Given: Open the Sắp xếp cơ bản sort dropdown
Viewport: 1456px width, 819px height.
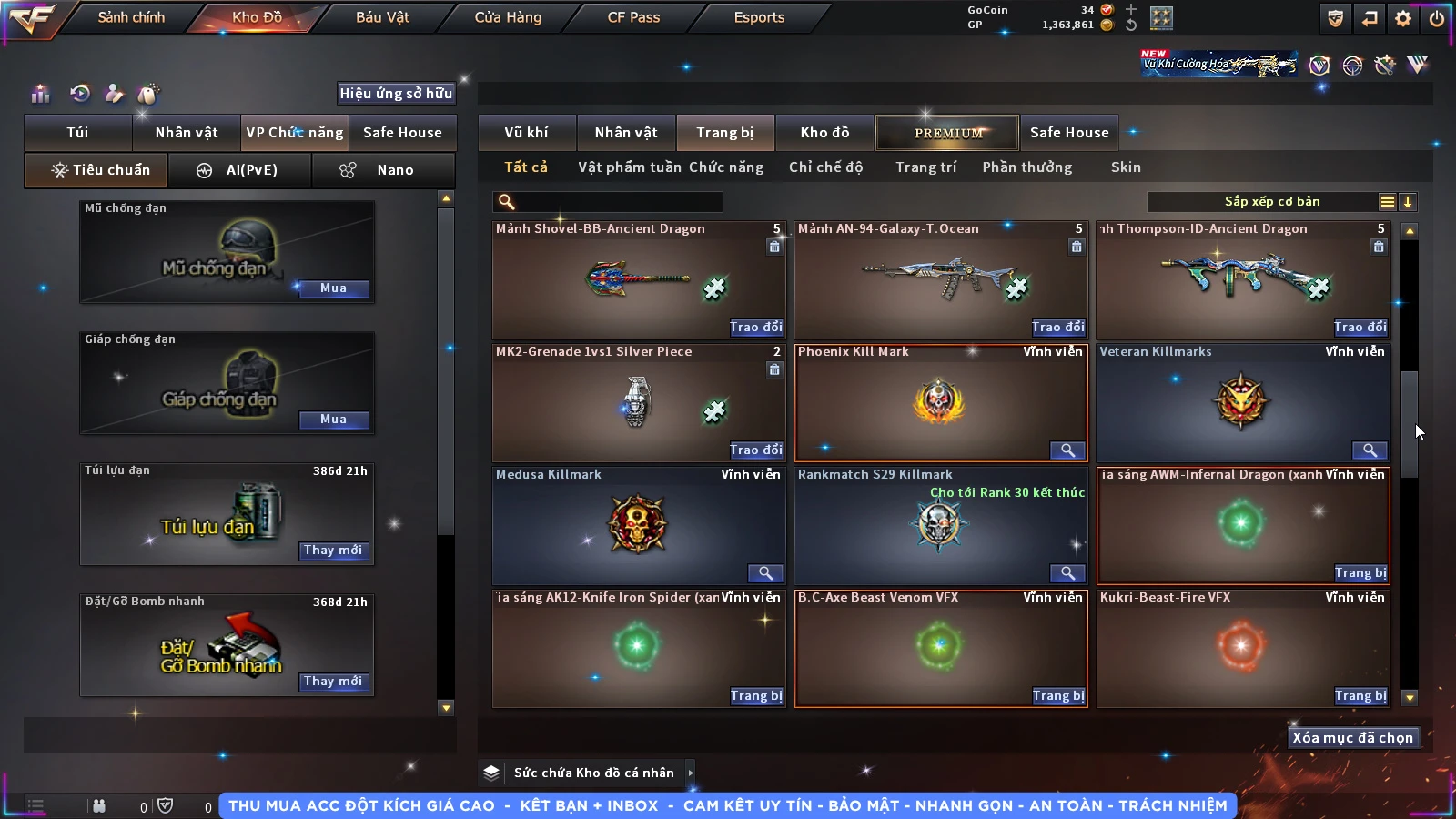Looking at the screenshot, I should [1271, 202].
